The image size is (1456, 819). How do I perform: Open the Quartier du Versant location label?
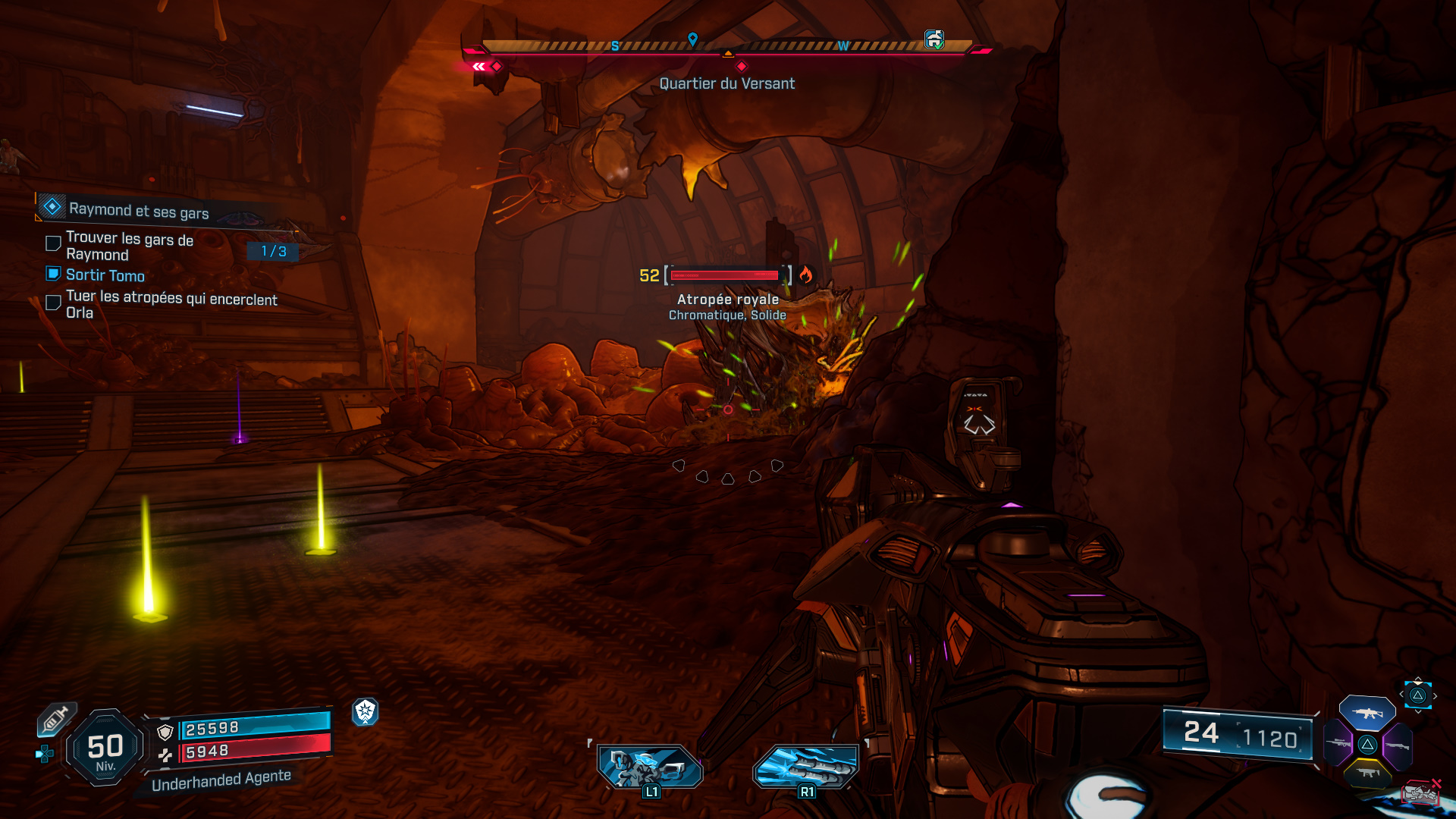[x=728, y=83]
